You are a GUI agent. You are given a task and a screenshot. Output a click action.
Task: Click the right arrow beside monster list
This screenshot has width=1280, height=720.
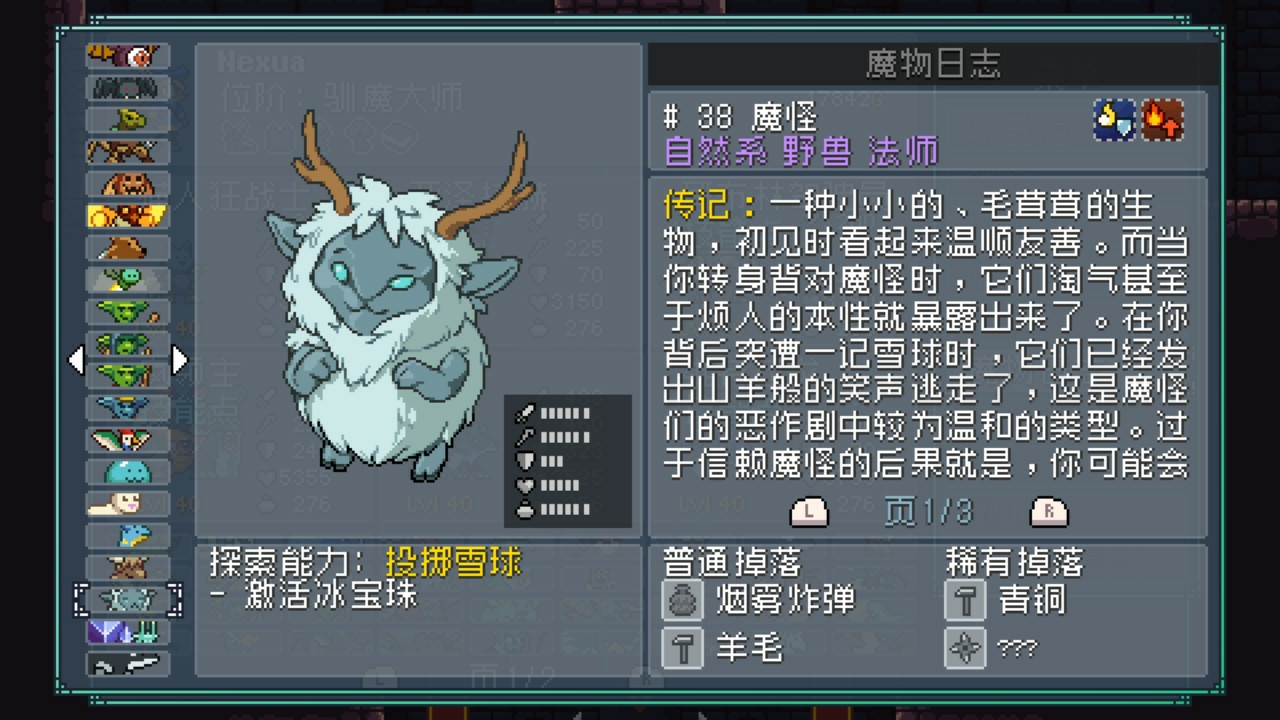coord(180,360)
